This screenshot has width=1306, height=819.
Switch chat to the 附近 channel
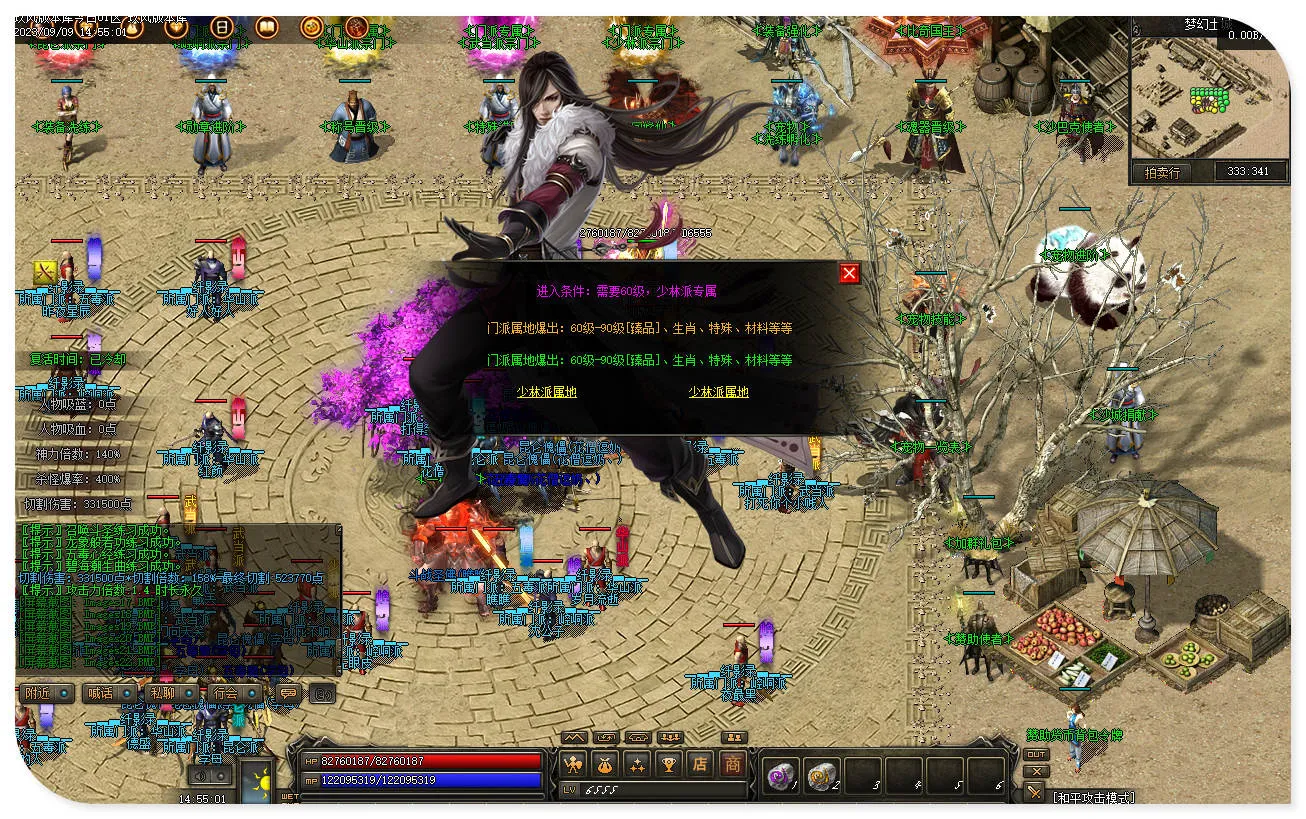(x=46, y=693)
